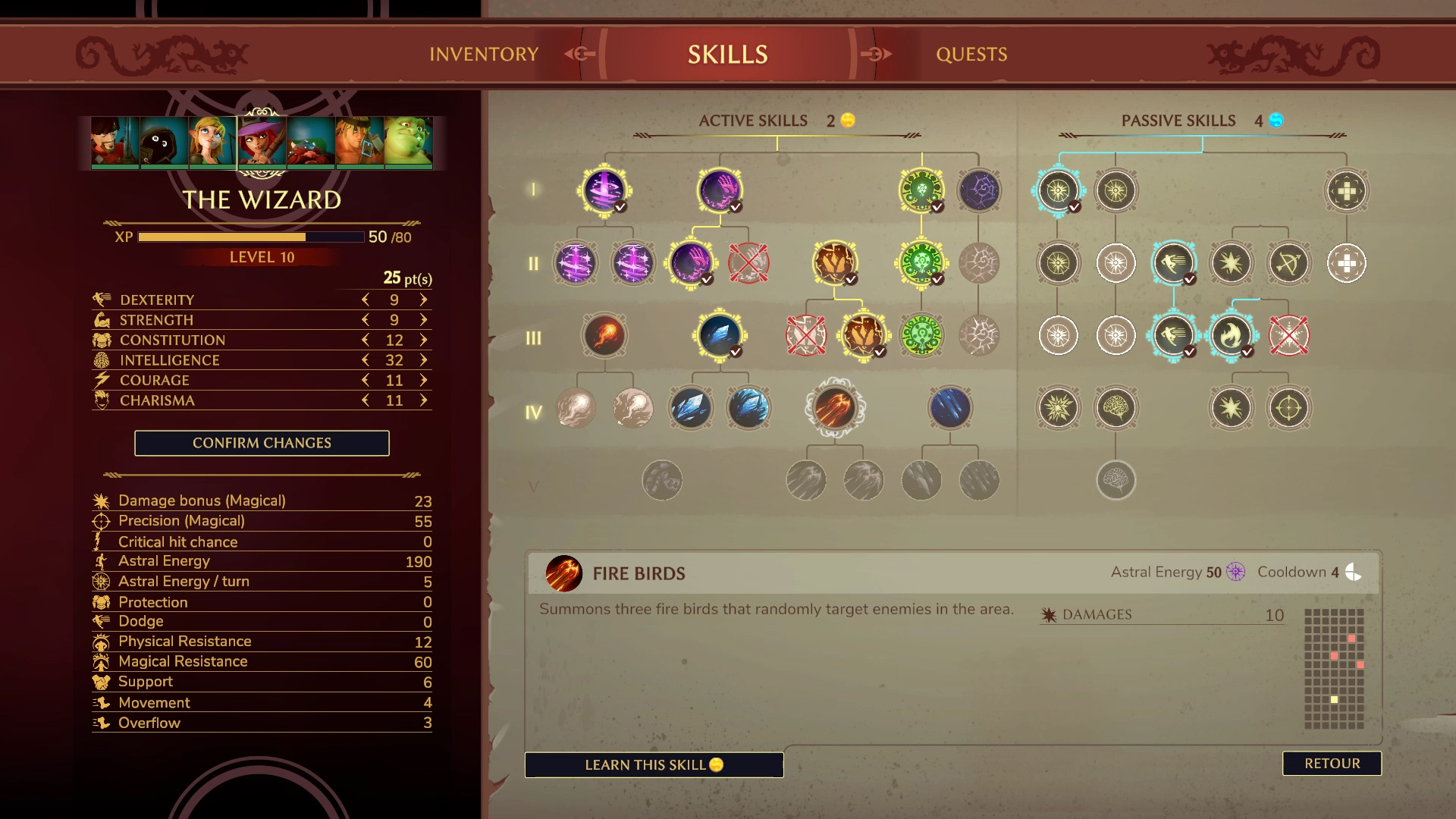Screen dimensions: 1456x819
Task: Select the flame passive skill icon
Action: point(1231,335)
